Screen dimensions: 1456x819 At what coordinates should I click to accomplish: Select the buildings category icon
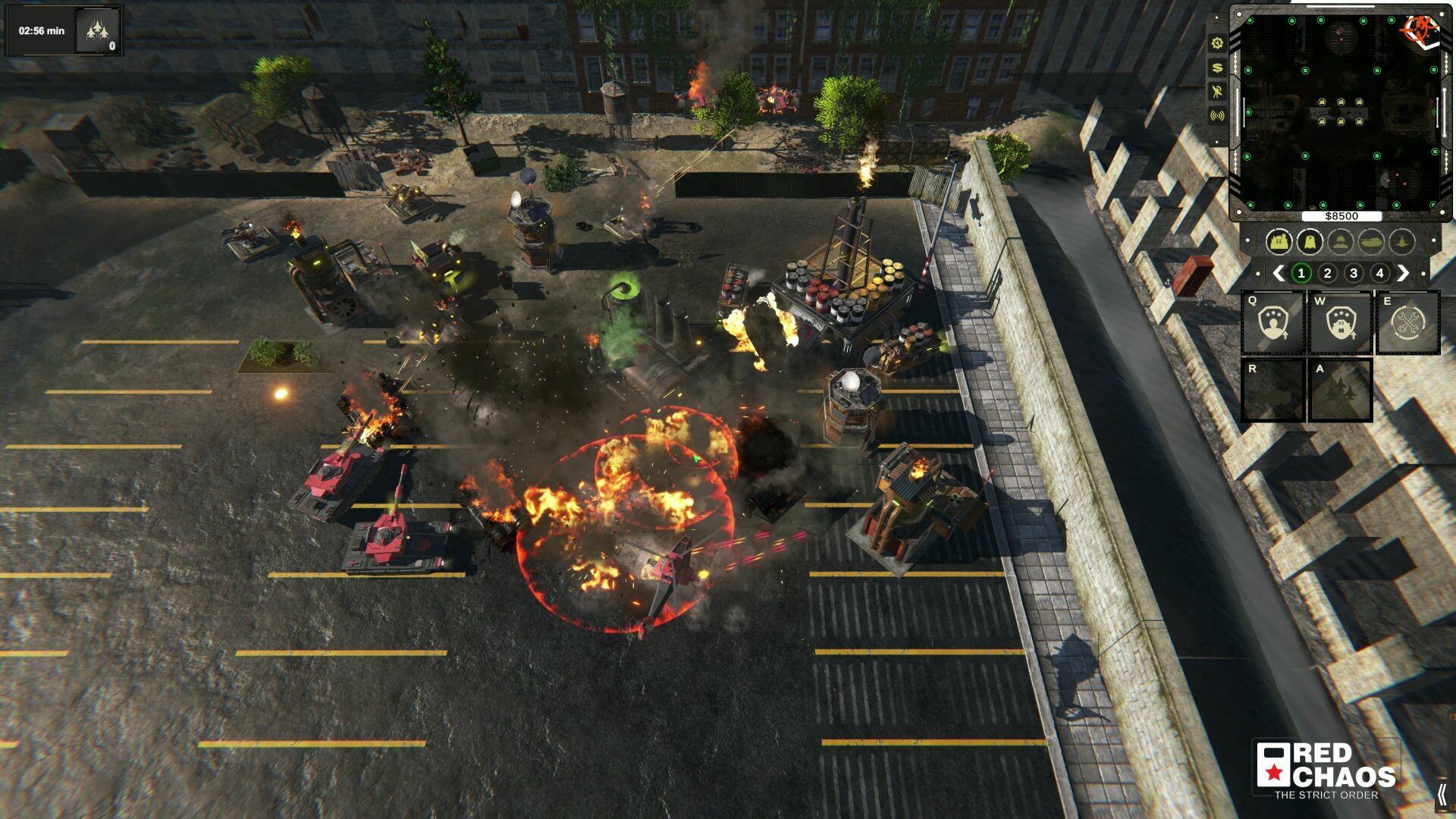coord(1280,243)
